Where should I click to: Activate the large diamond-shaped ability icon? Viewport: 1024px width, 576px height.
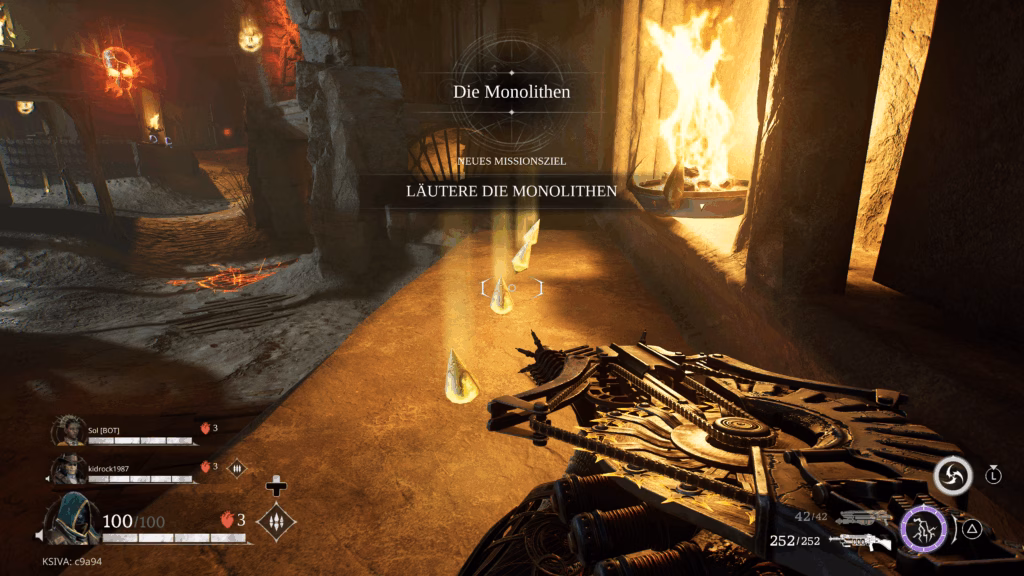tap(276, 521)
